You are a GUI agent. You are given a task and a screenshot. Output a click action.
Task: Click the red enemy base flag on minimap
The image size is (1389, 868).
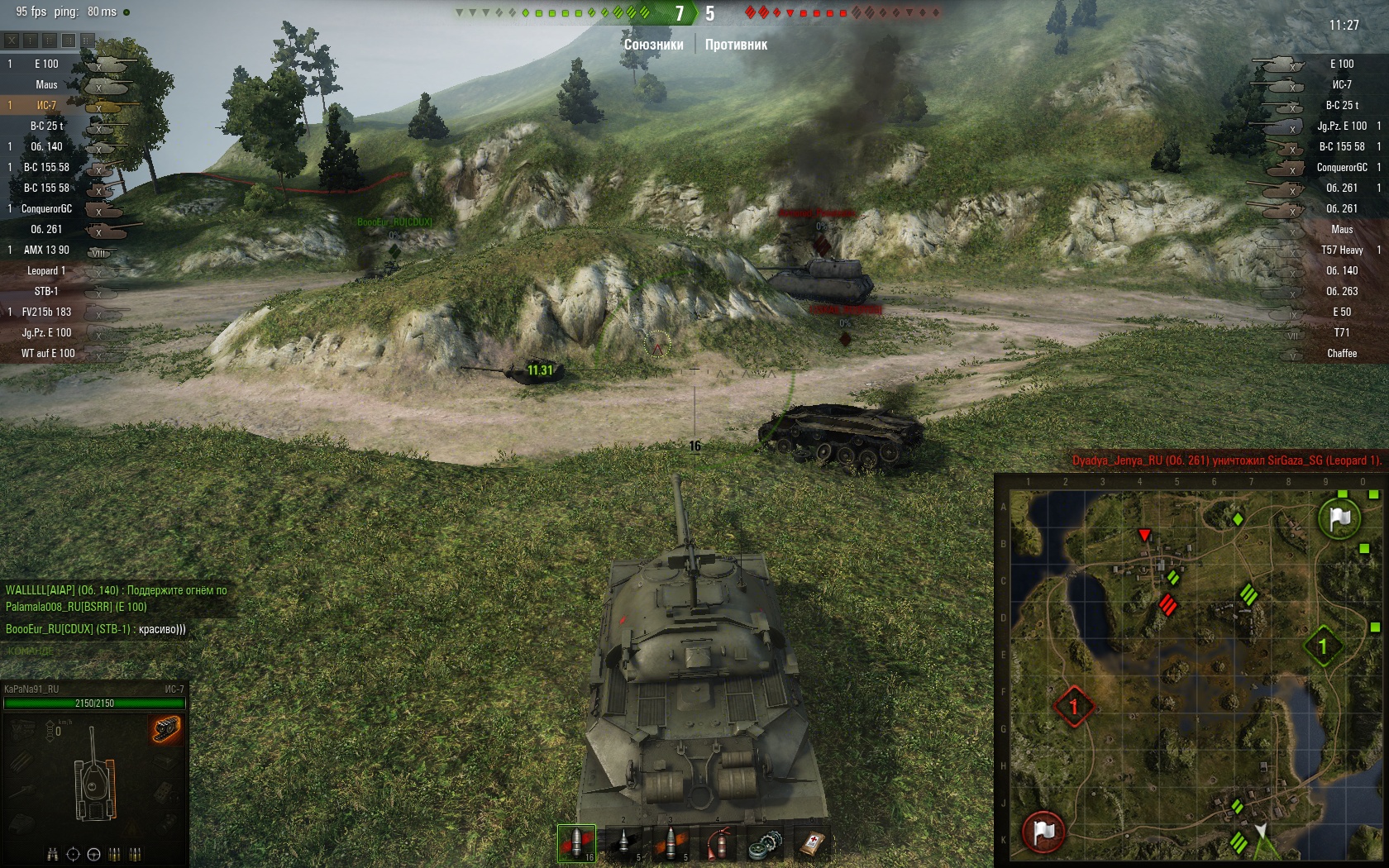(1043, 831)
